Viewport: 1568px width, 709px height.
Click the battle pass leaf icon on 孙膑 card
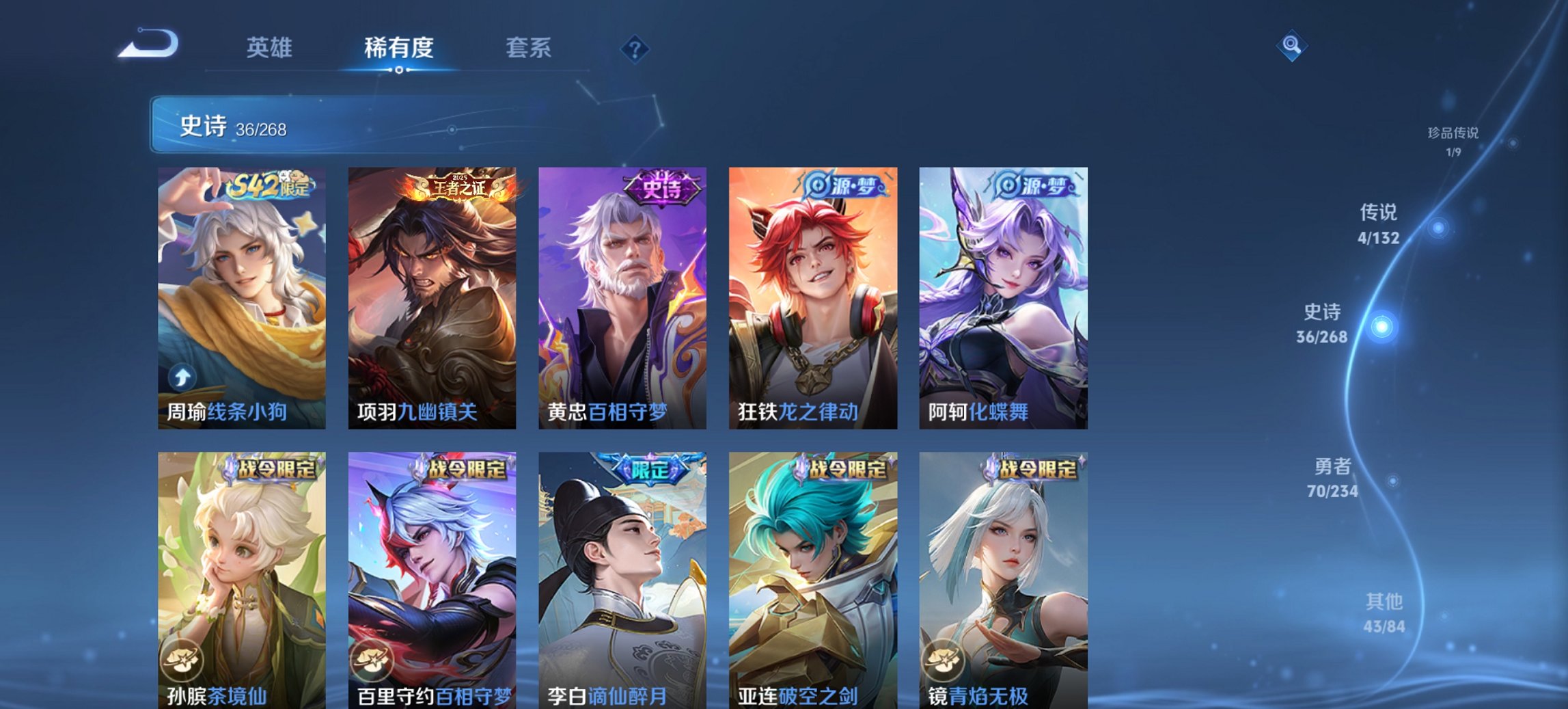(x=181, y=660)
